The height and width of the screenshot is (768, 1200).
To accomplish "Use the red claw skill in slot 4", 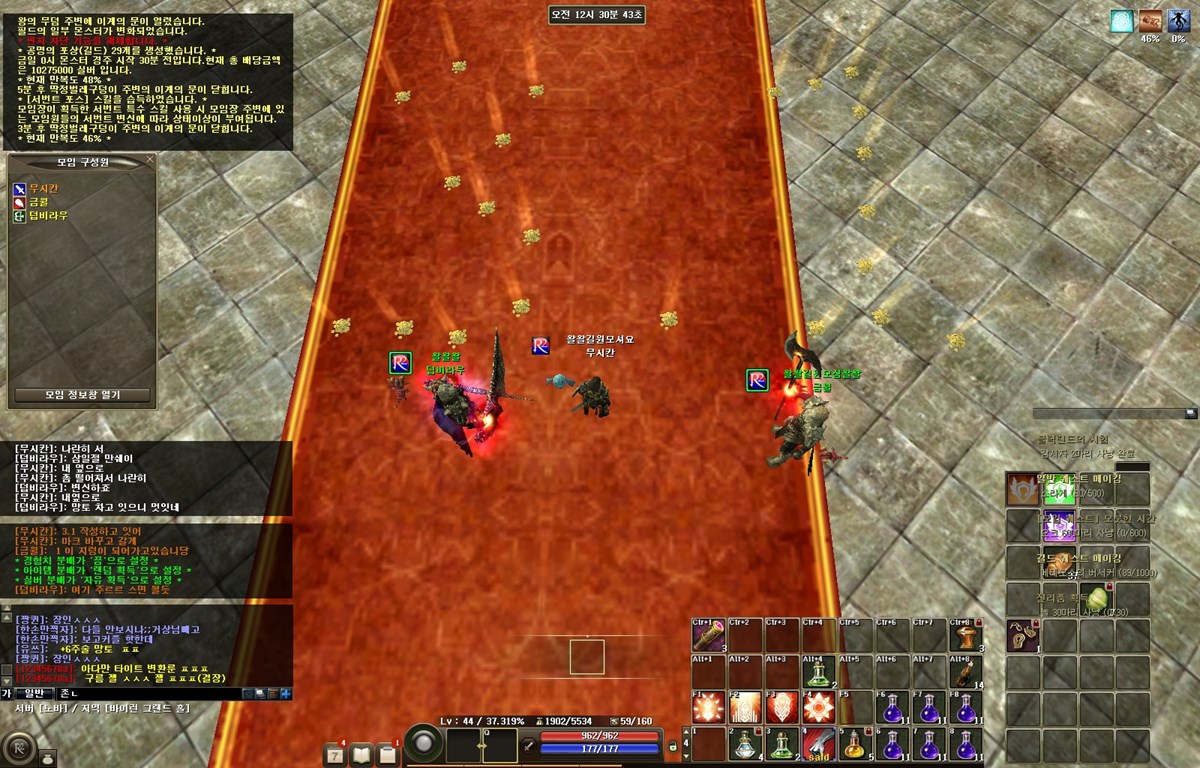I will click(819, 745).
